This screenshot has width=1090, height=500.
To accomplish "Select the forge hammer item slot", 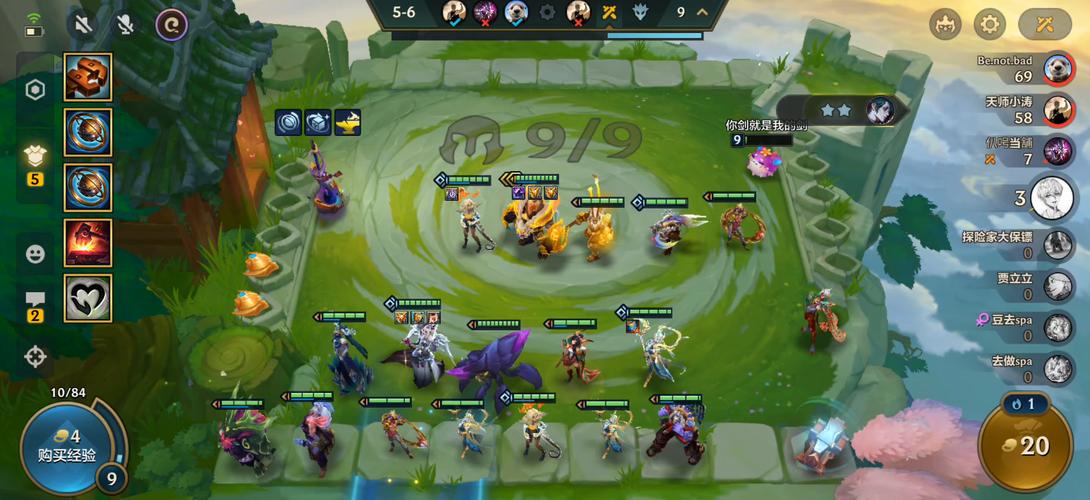I will pyautogui.click(x=88, y=243).
